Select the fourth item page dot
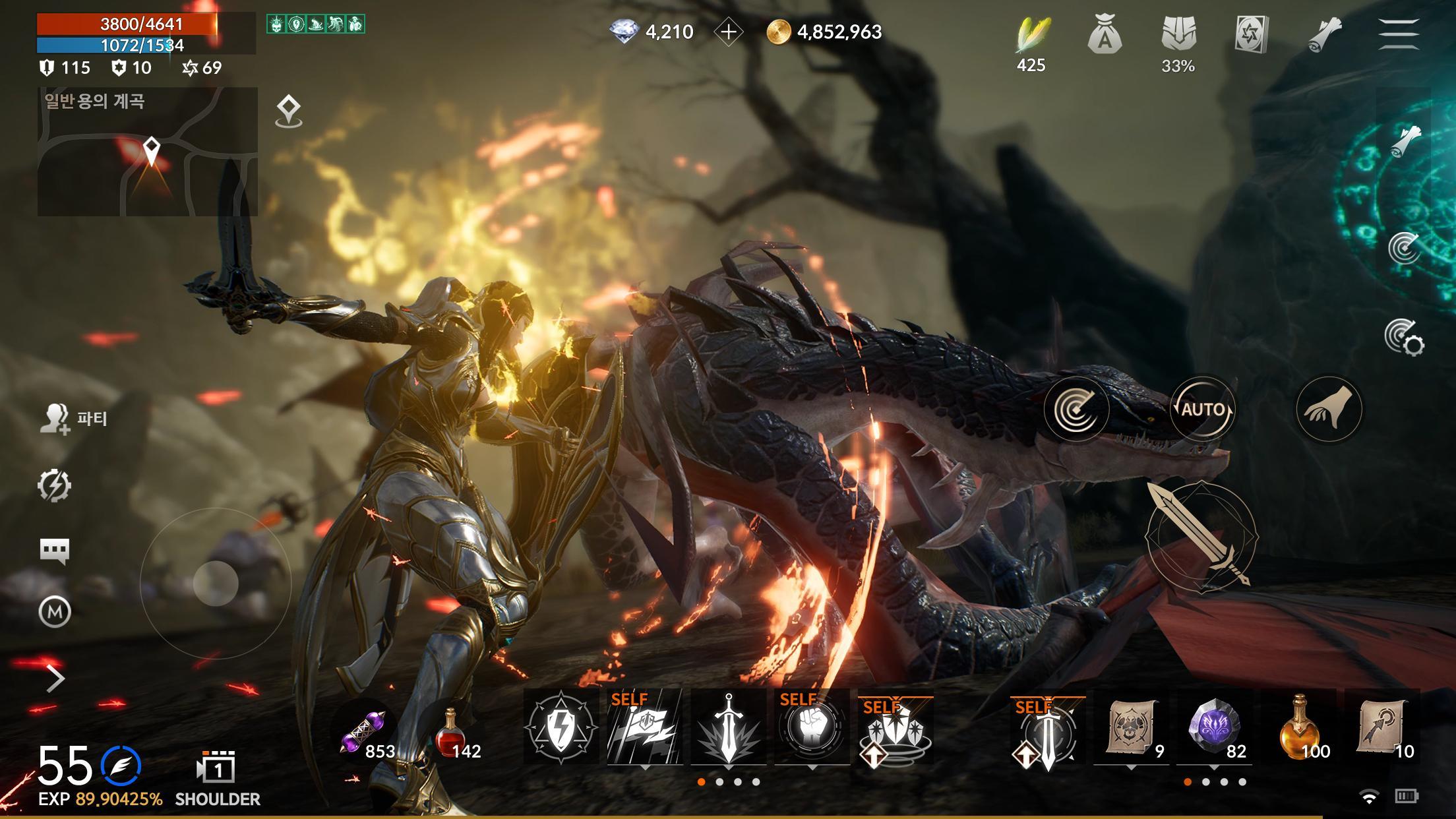 (x=1243, y=781)
